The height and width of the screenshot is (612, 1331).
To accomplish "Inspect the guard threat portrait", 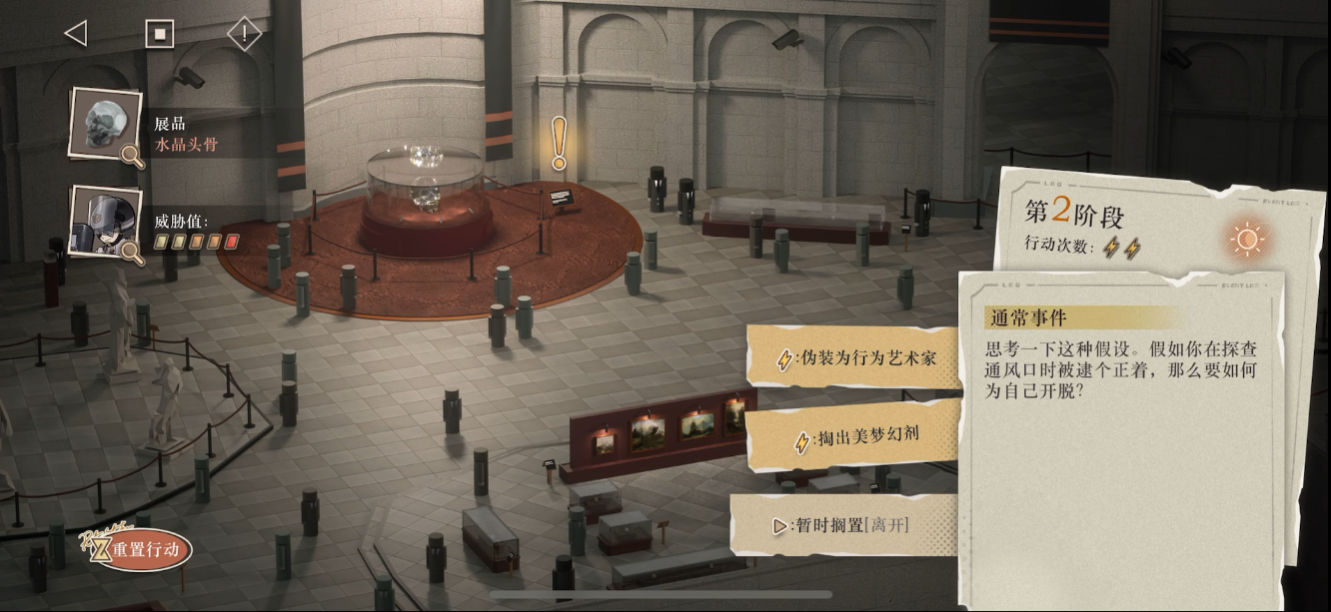I will coord(105,221).
